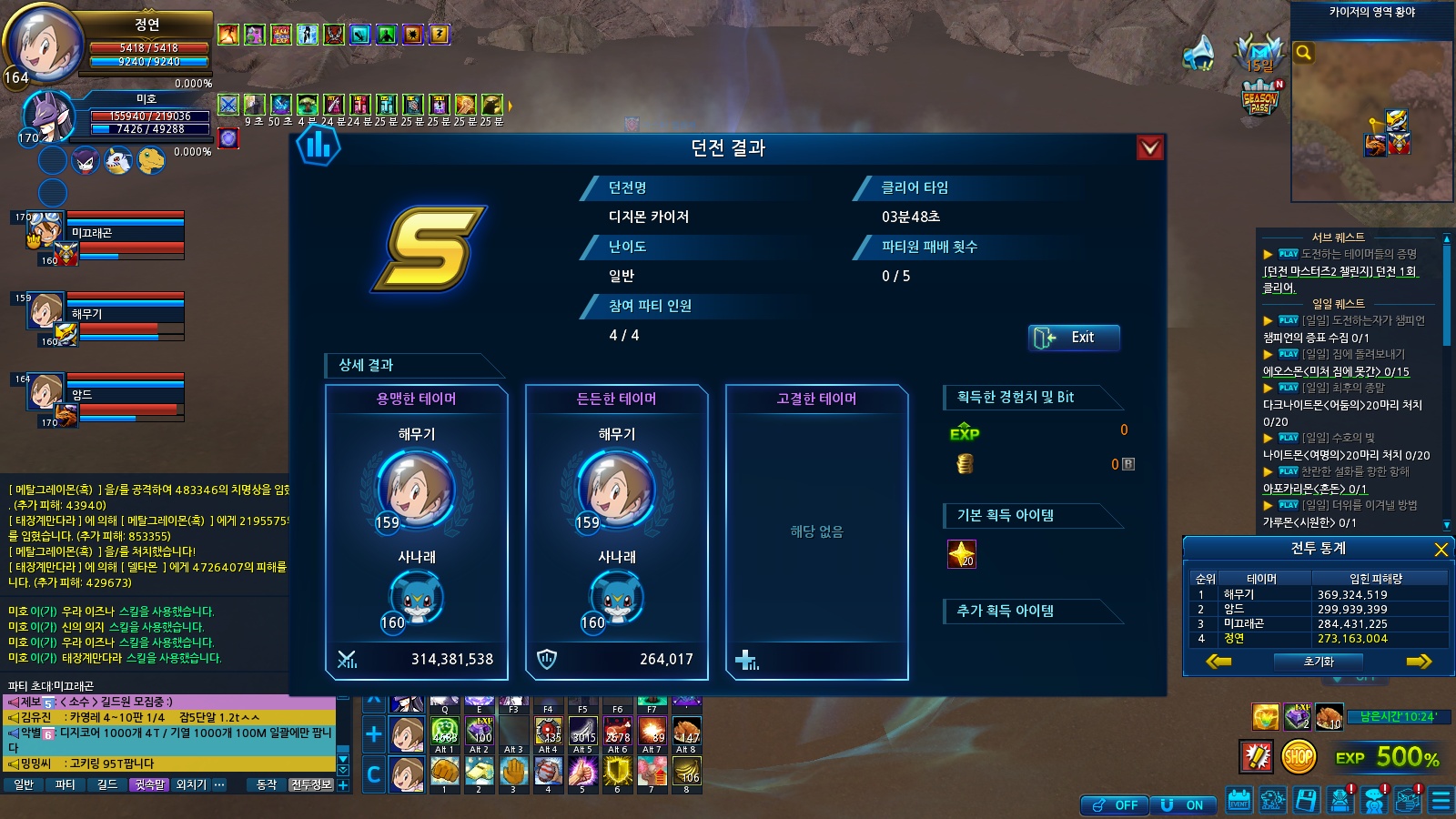Image resolution: width=1456 pixels, height=819 pixels.
Task: Switch chat to 파티 tab
Action: click(x=65, y=784)
